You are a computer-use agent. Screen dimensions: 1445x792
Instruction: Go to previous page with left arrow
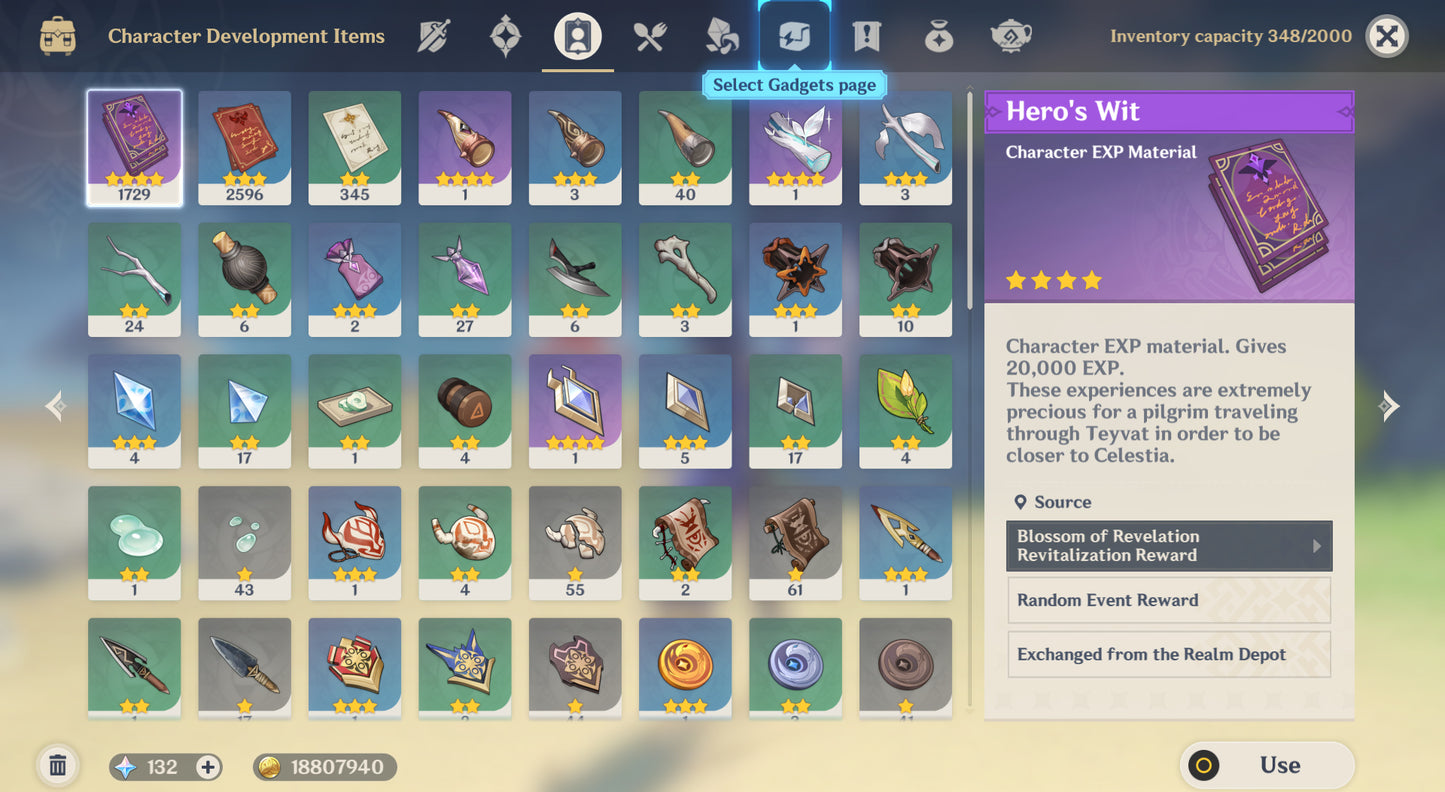point(57,405)
